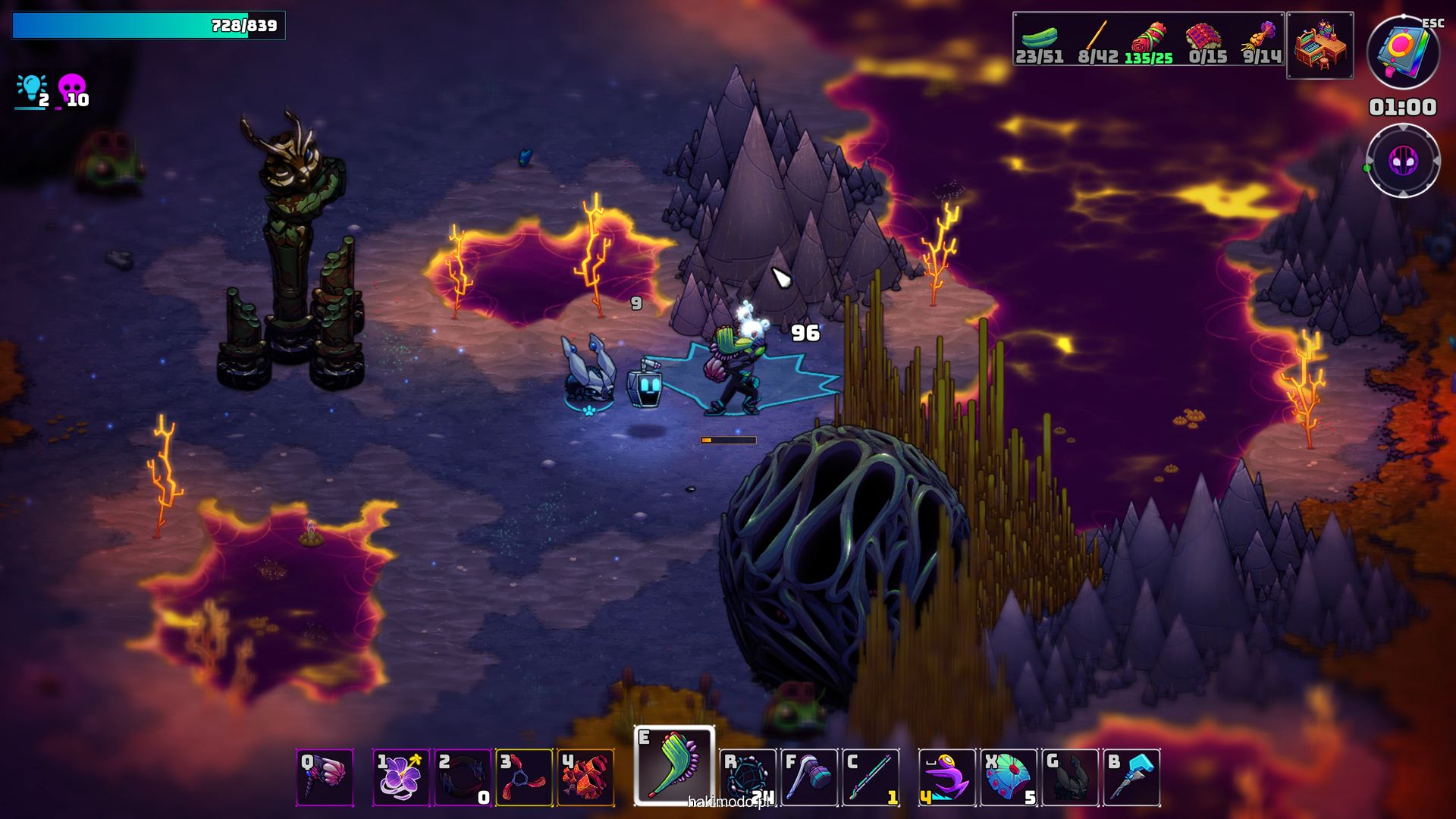The image size is (1456, 819).
Task: Select the dark creature pet slot
Action: point(1070,777)
